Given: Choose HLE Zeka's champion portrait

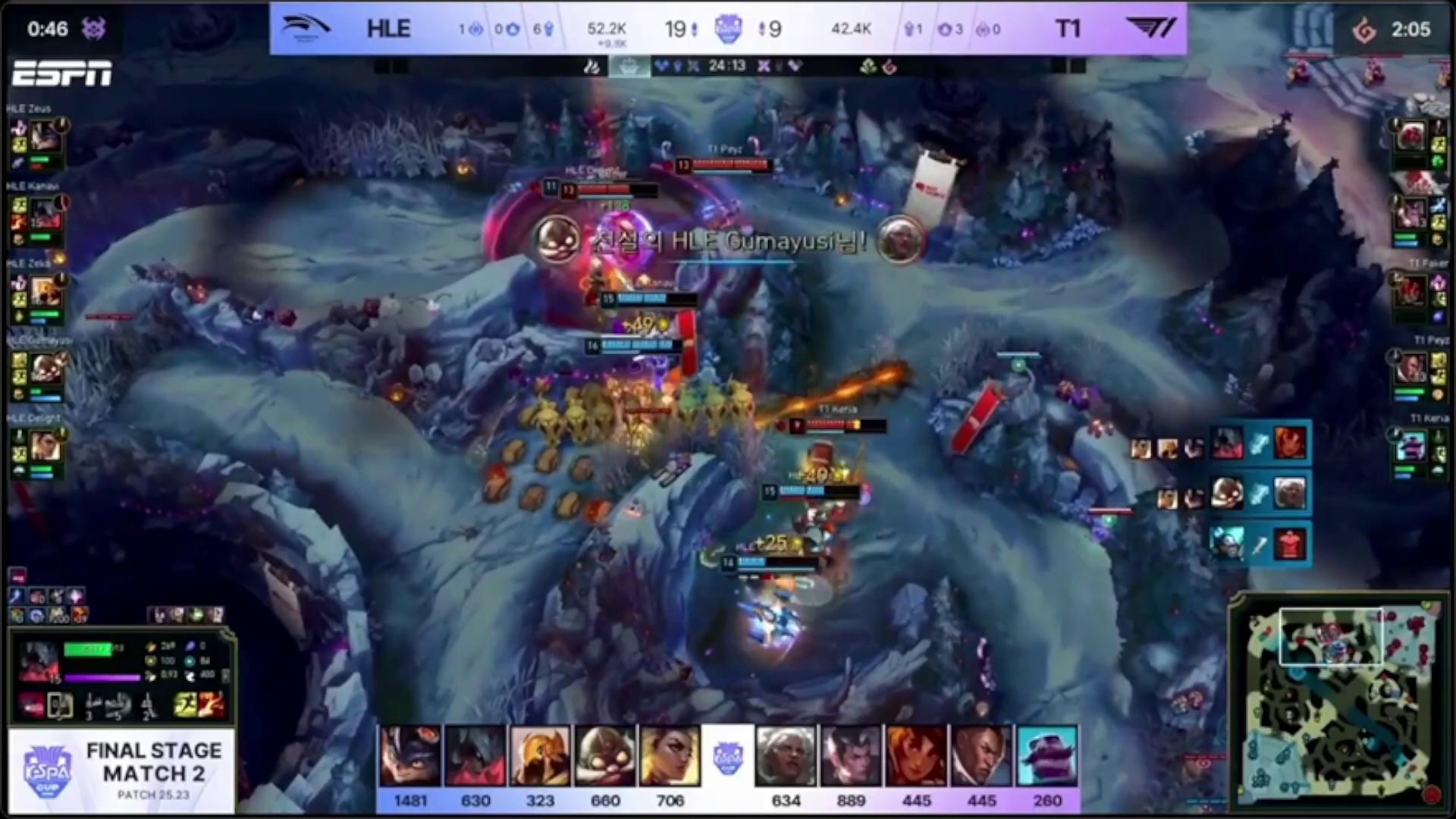Looking at the screenshot, I should pyautogui.click(x=45, y=292).
